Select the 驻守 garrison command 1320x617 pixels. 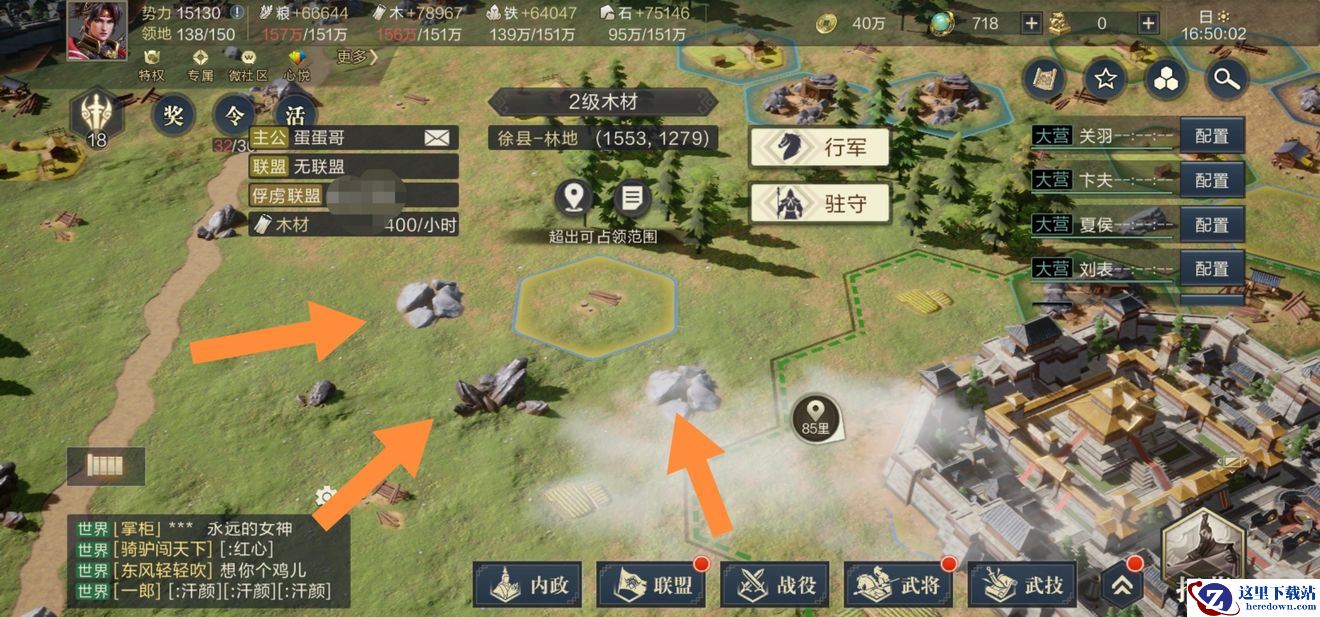pyautogui.click(x=821, y=204)
